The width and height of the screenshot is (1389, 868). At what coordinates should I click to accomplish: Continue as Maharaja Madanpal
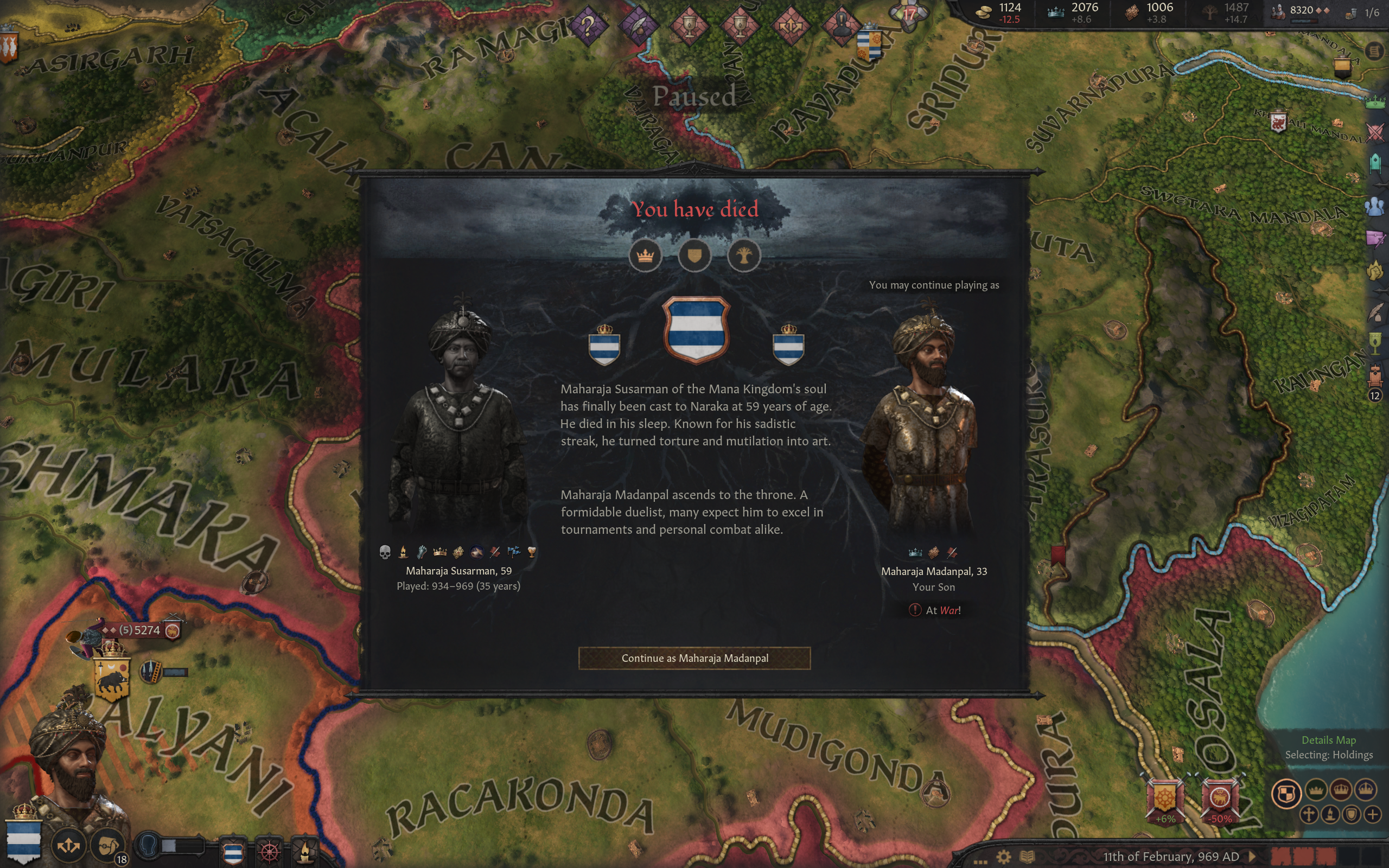pos(694,658)
